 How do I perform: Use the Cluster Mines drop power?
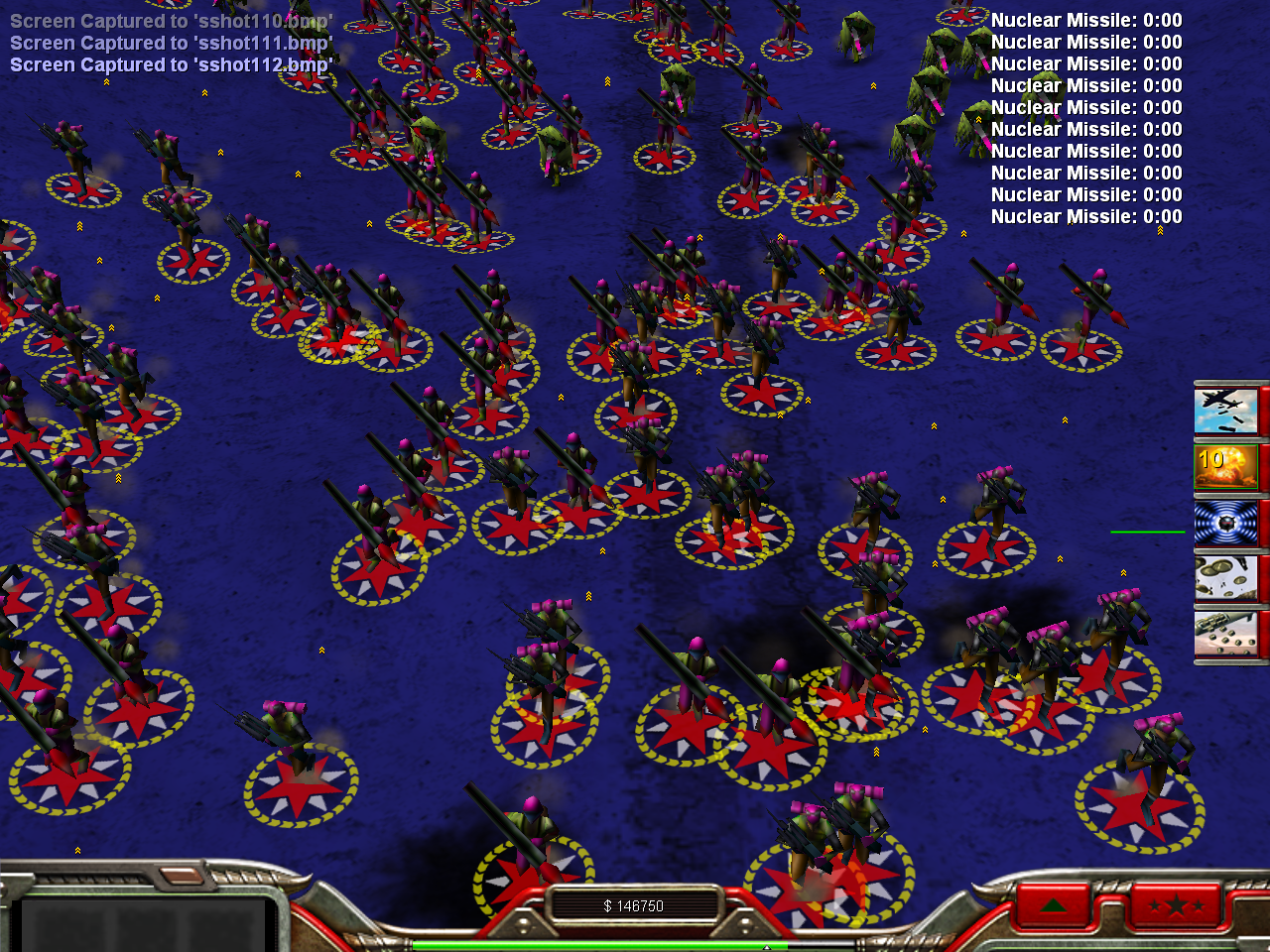[x=1226, y=634]
